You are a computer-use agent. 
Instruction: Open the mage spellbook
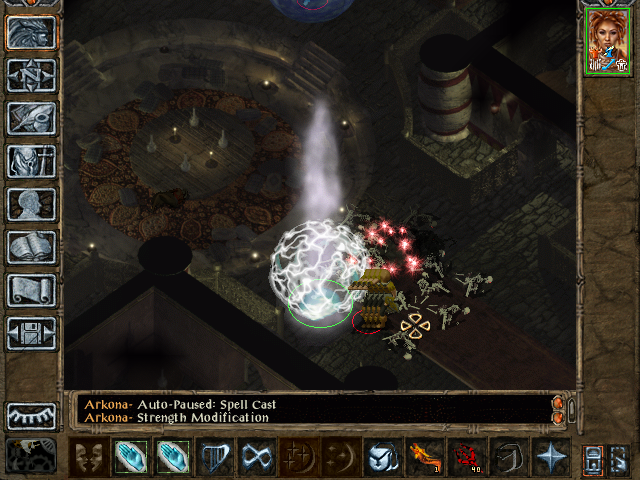pos(31,247)
